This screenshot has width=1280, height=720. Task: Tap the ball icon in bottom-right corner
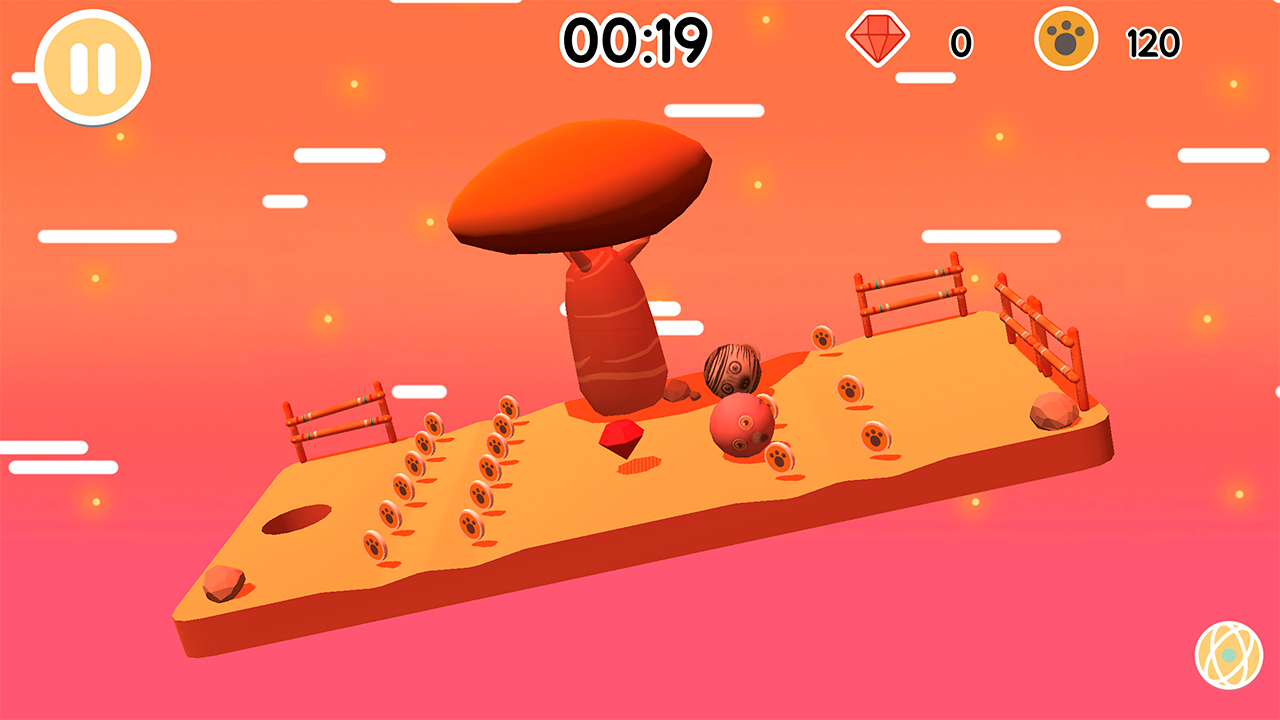pyautogui.click(x=1228, y=657)
